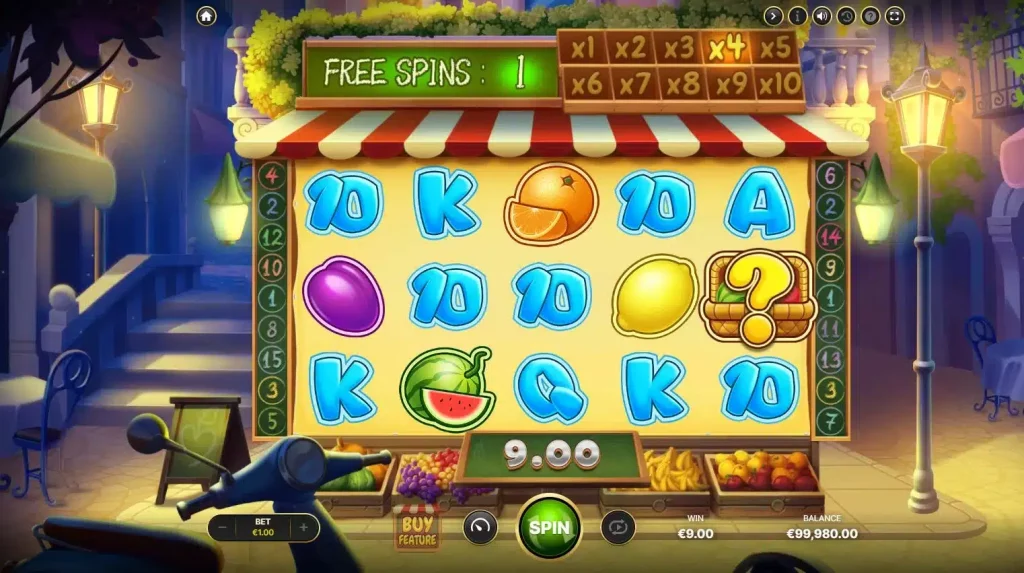The height and width of the screenshot is (573, 1024).
Task: Mute the sound speaker icon
Action: [821, 16]
